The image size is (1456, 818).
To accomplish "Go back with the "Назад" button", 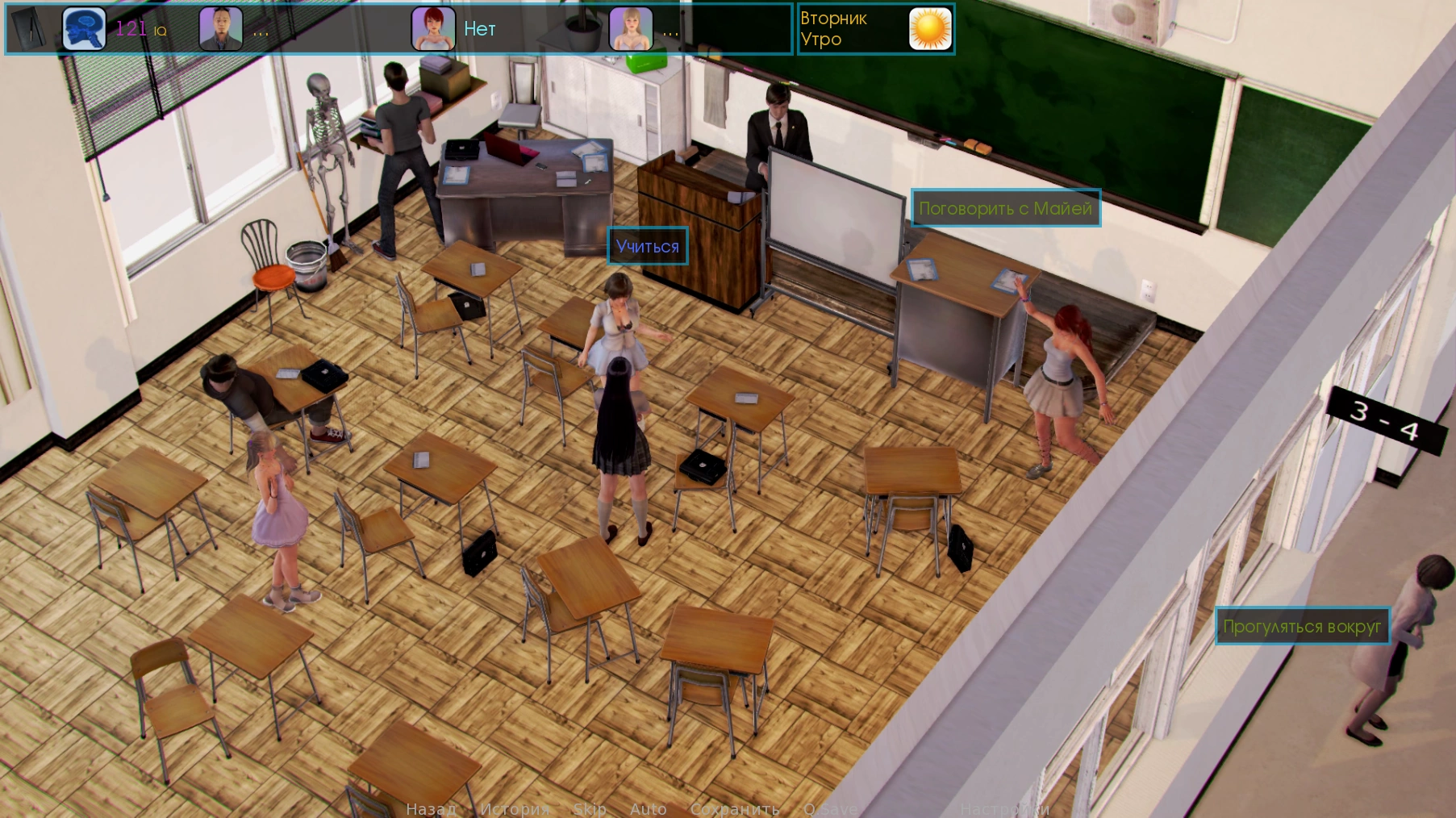I will coord(431,808).
